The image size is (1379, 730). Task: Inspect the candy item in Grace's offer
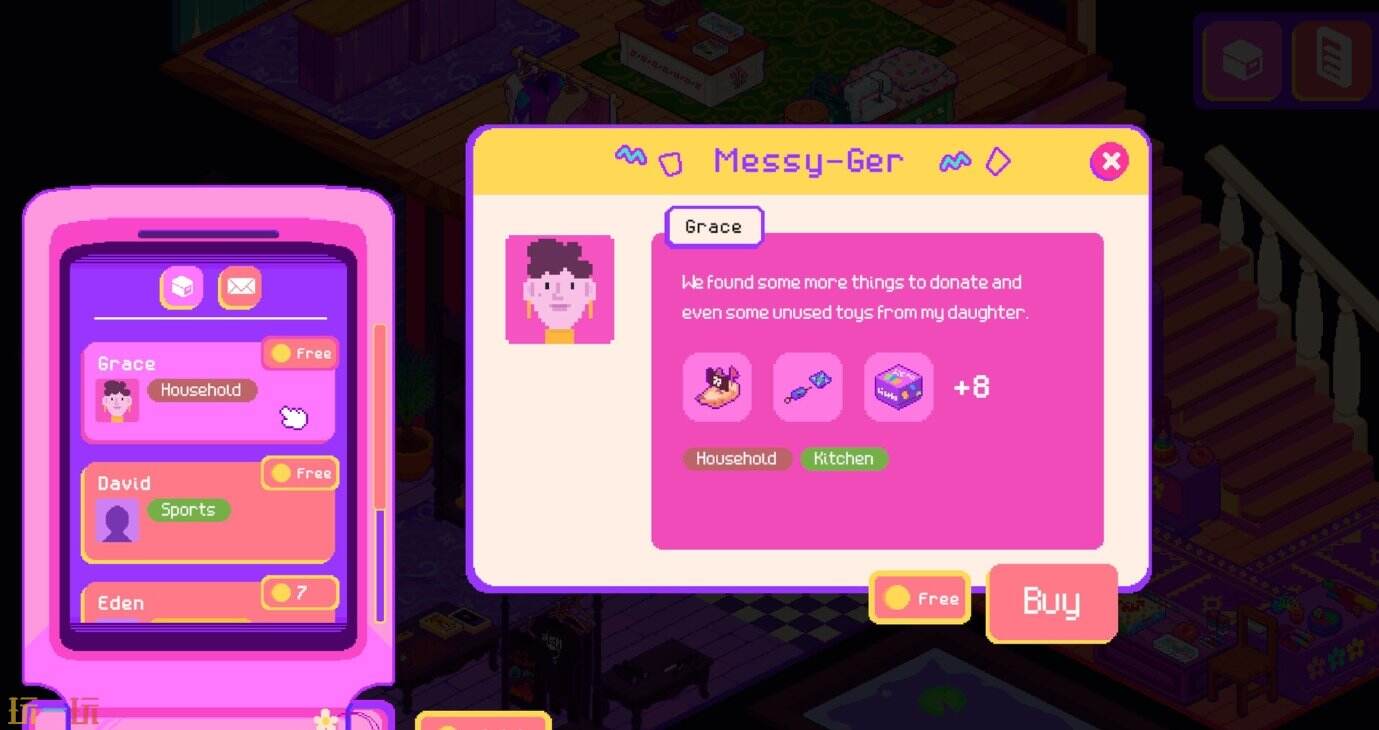point(807,387)
